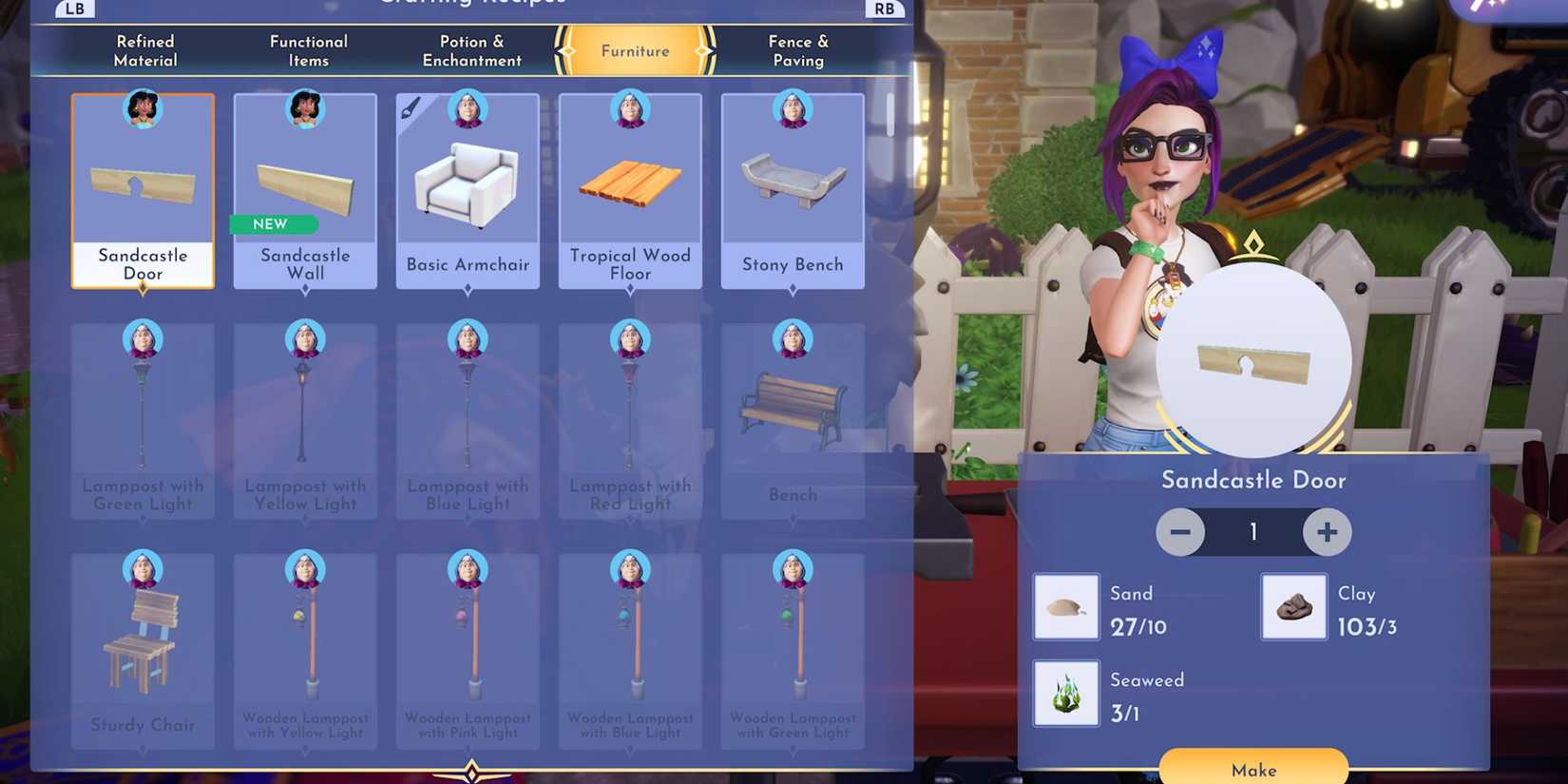
Task: Switch to the Fence & Paving tab
Action: point(798,50)
